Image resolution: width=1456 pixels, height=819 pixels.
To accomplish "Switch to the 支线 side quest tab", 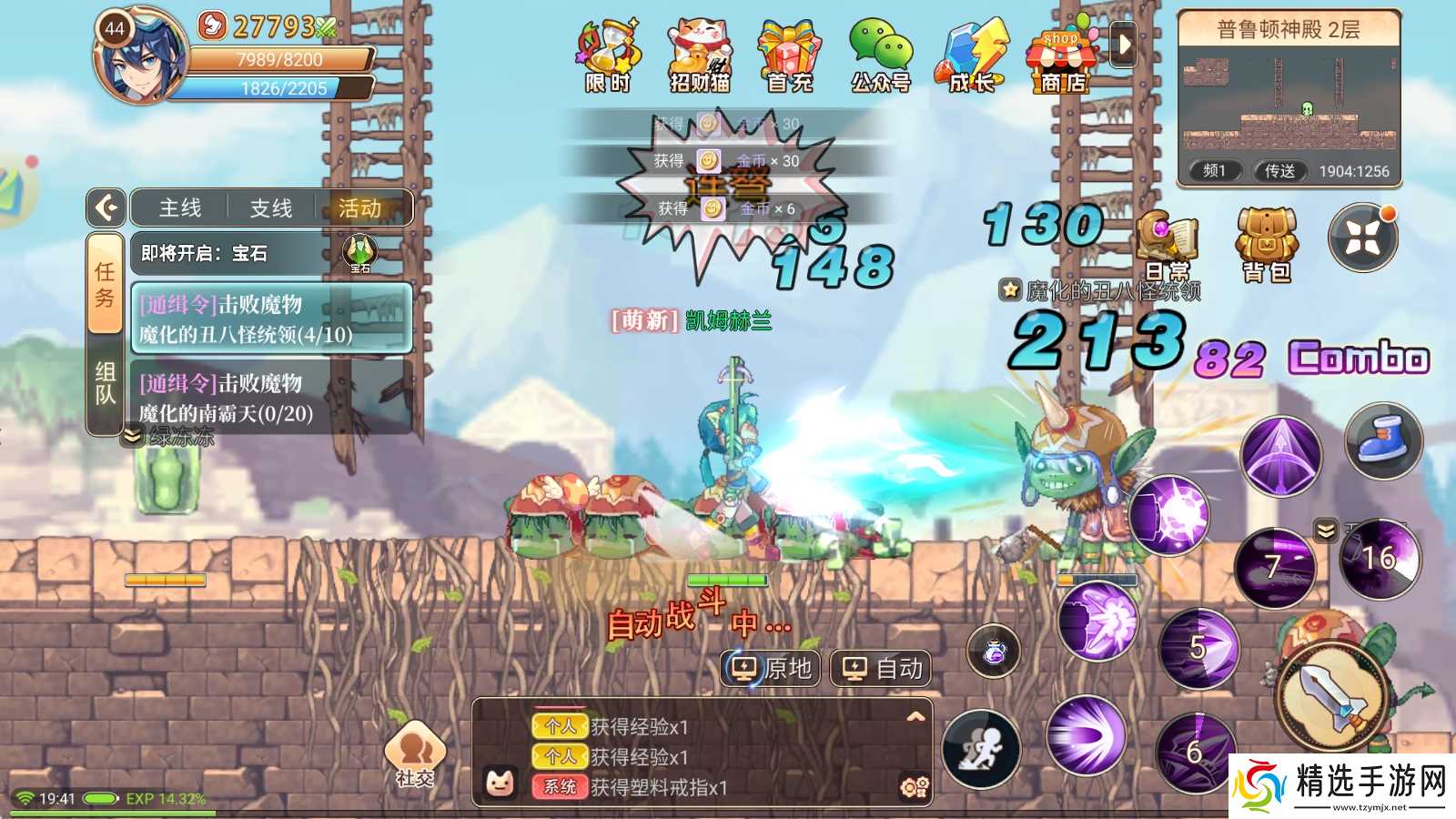I will (271, 208).
